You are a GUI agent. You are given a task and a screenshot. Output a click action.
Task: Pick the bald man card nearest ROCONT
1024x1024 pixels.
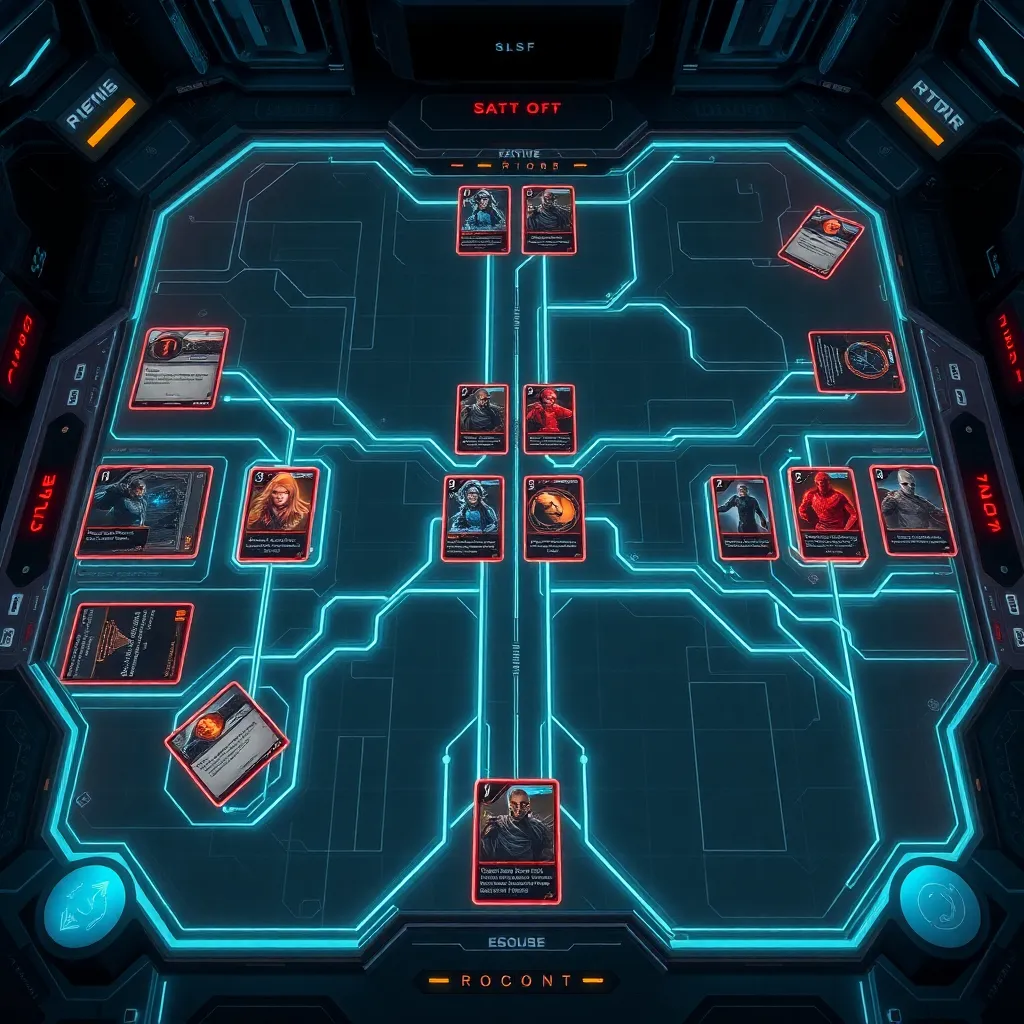pos(516,840)
